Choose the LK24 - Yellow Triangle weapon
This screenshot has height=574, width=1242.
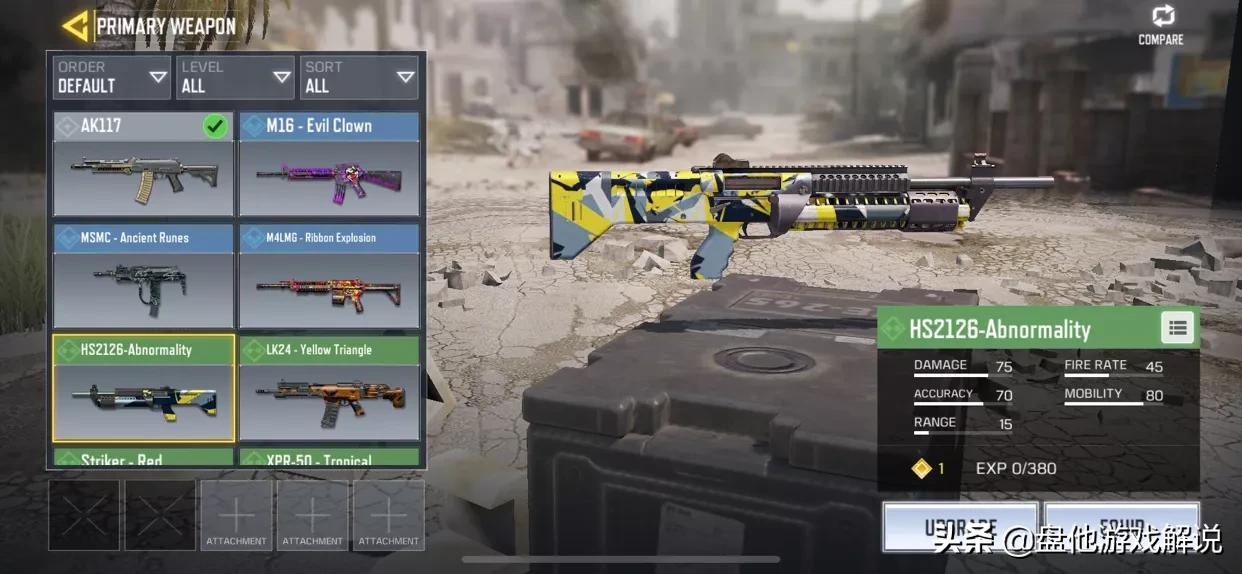tap(329, 389)
